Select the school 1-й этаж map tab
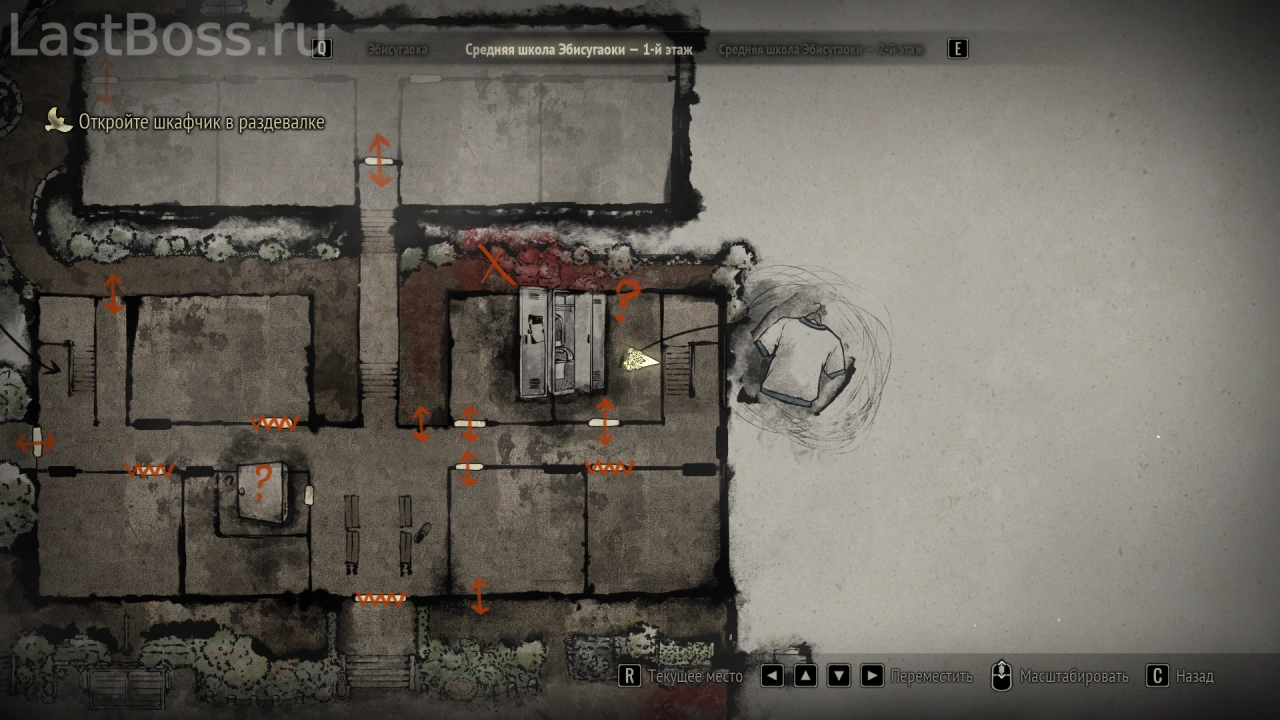The image size is (1280, 720). click(578, 49)
